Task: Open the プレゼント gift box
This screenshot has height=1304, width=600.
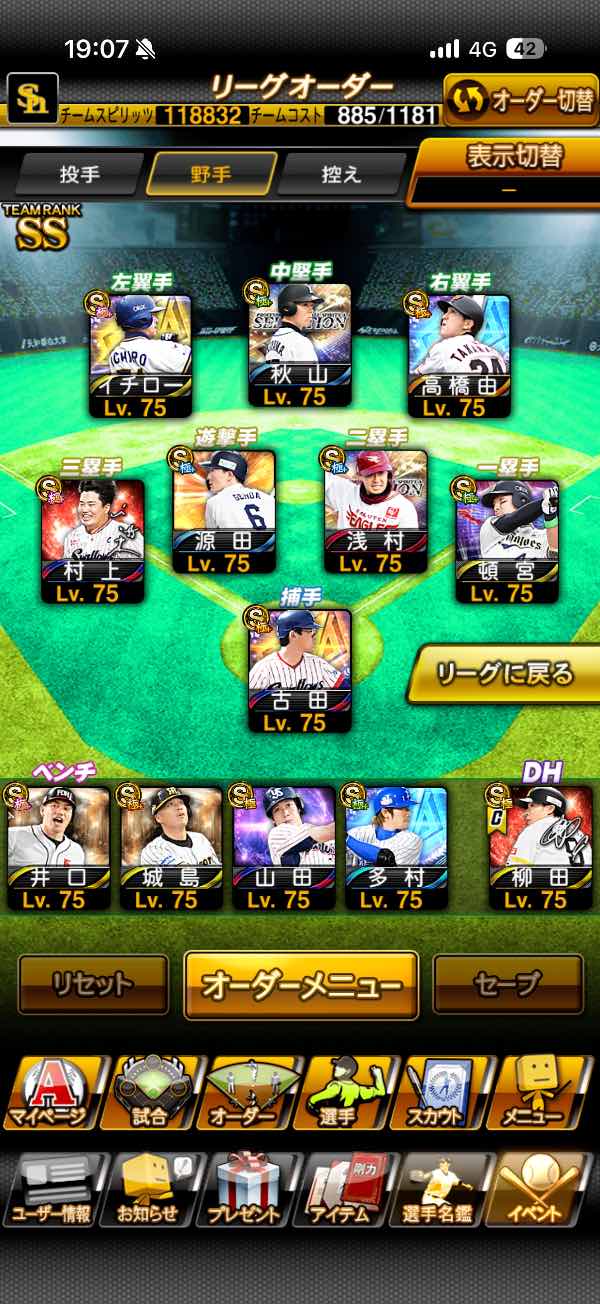Action: click(248, 1190)
